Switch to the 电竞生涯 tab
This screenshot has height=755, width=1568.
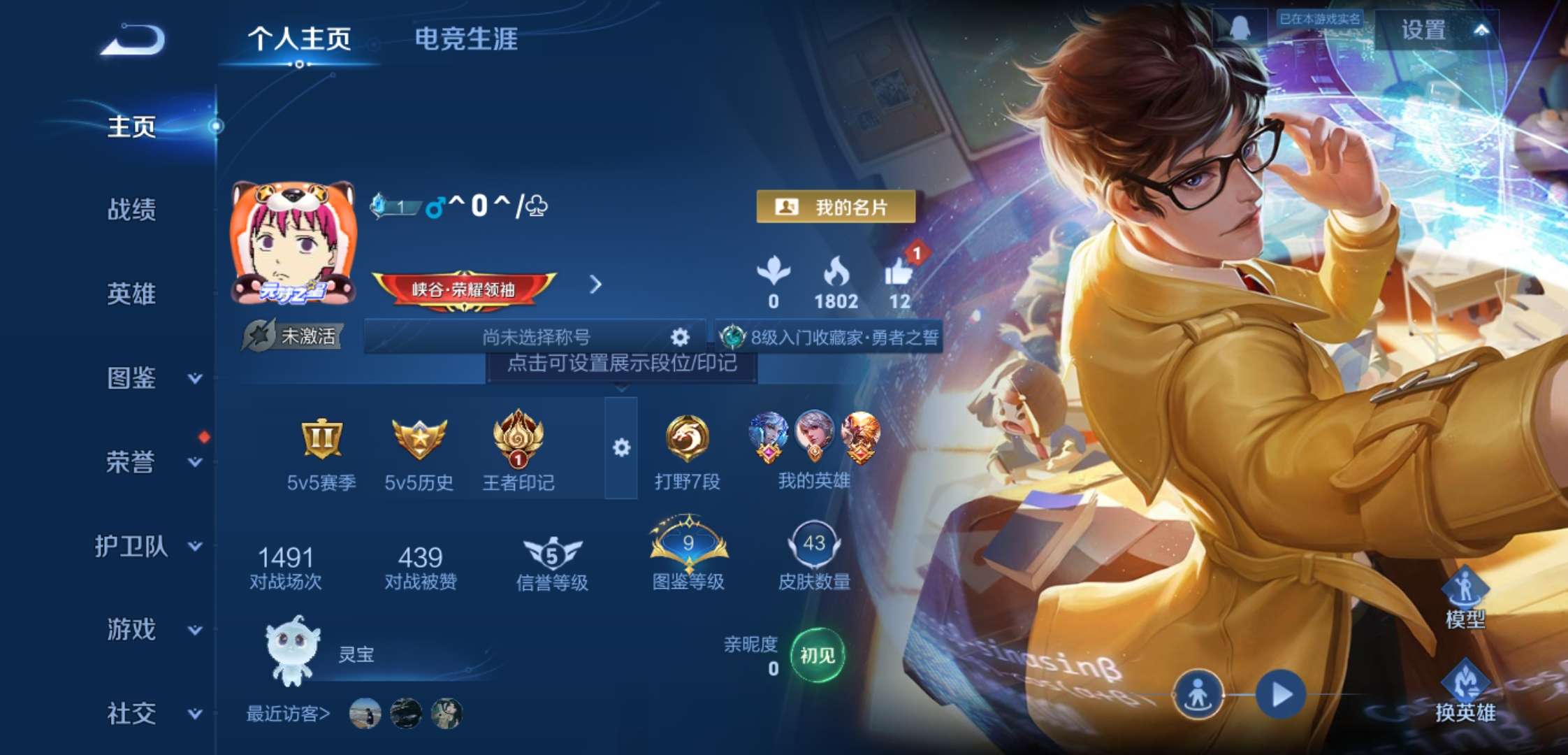pos(465,40)
